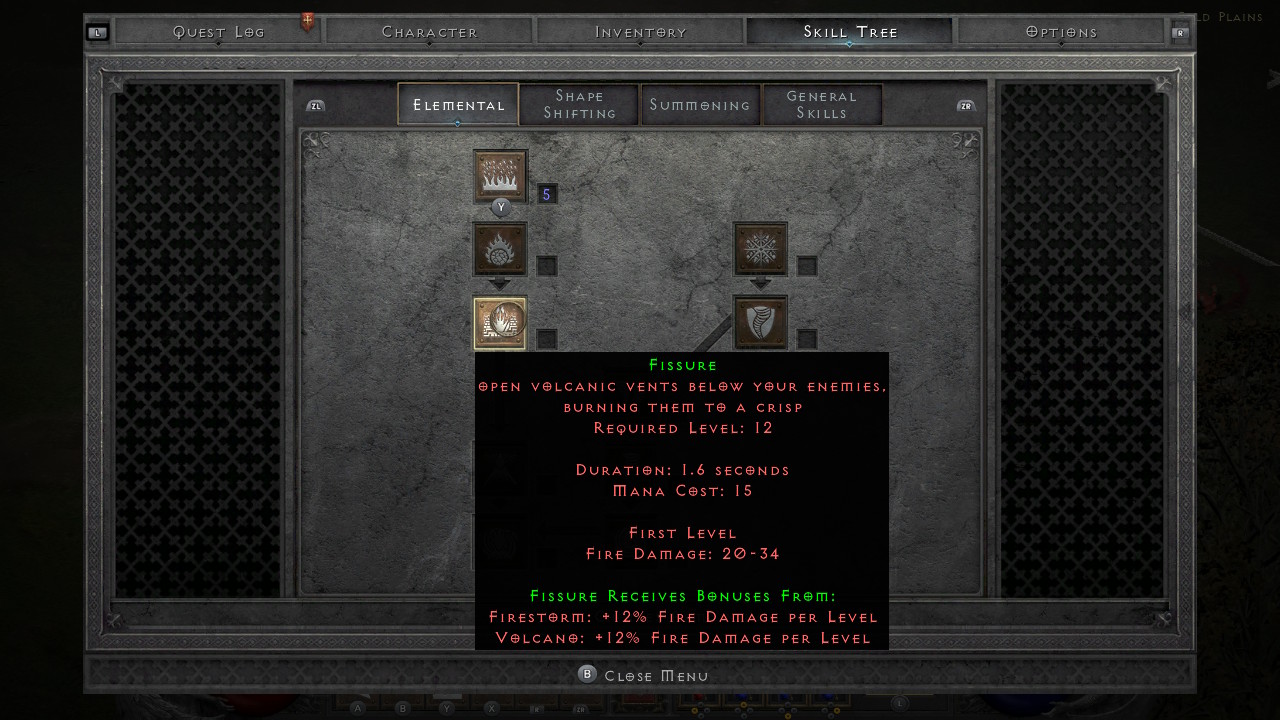Image resolution: width=1280 pixels, height=720 pixels.
Task: Open the General Skills tab
Action: (x=822, y=105)
